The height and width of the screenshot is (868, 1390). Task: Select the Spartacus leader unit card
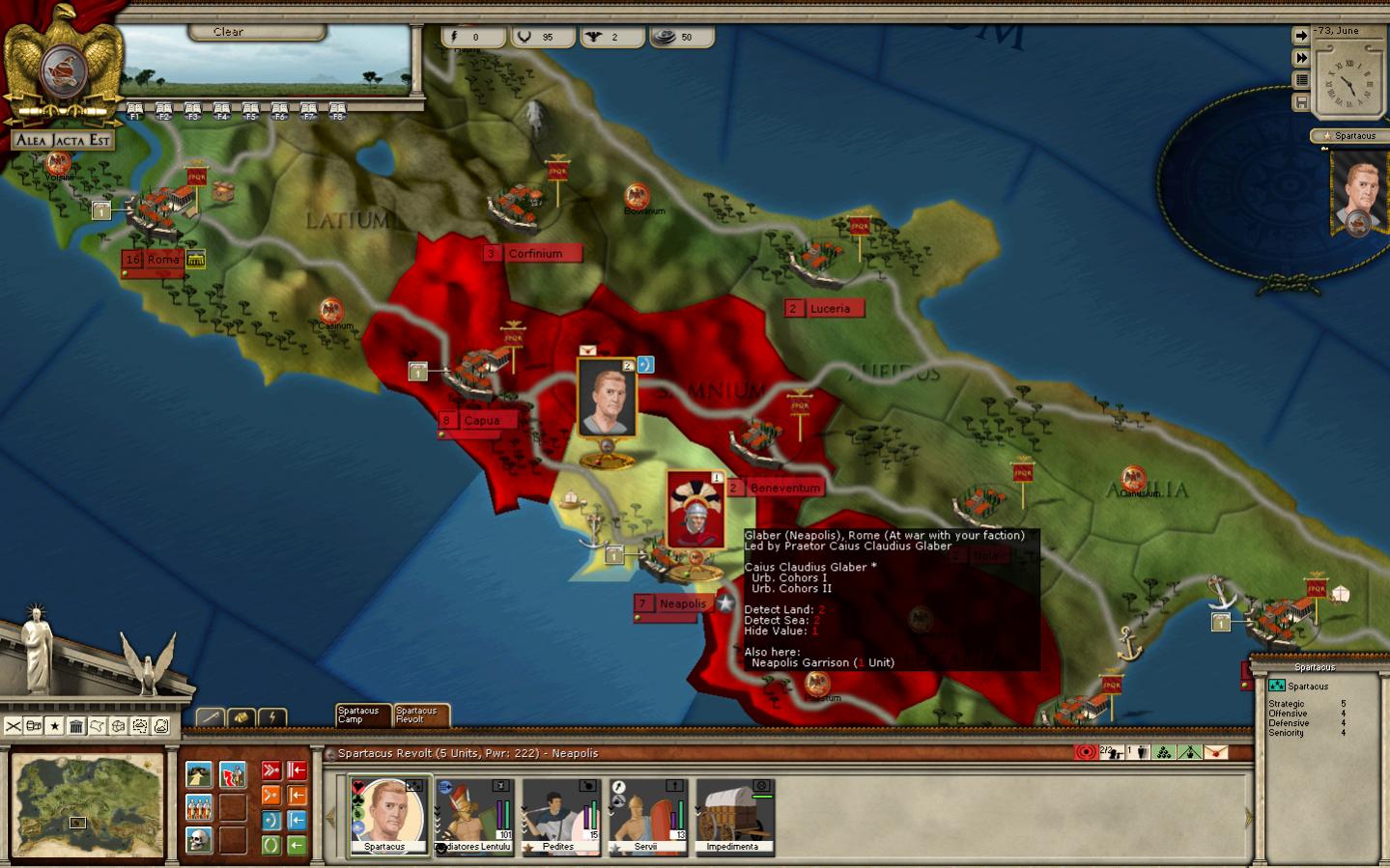tap(385, 816)
